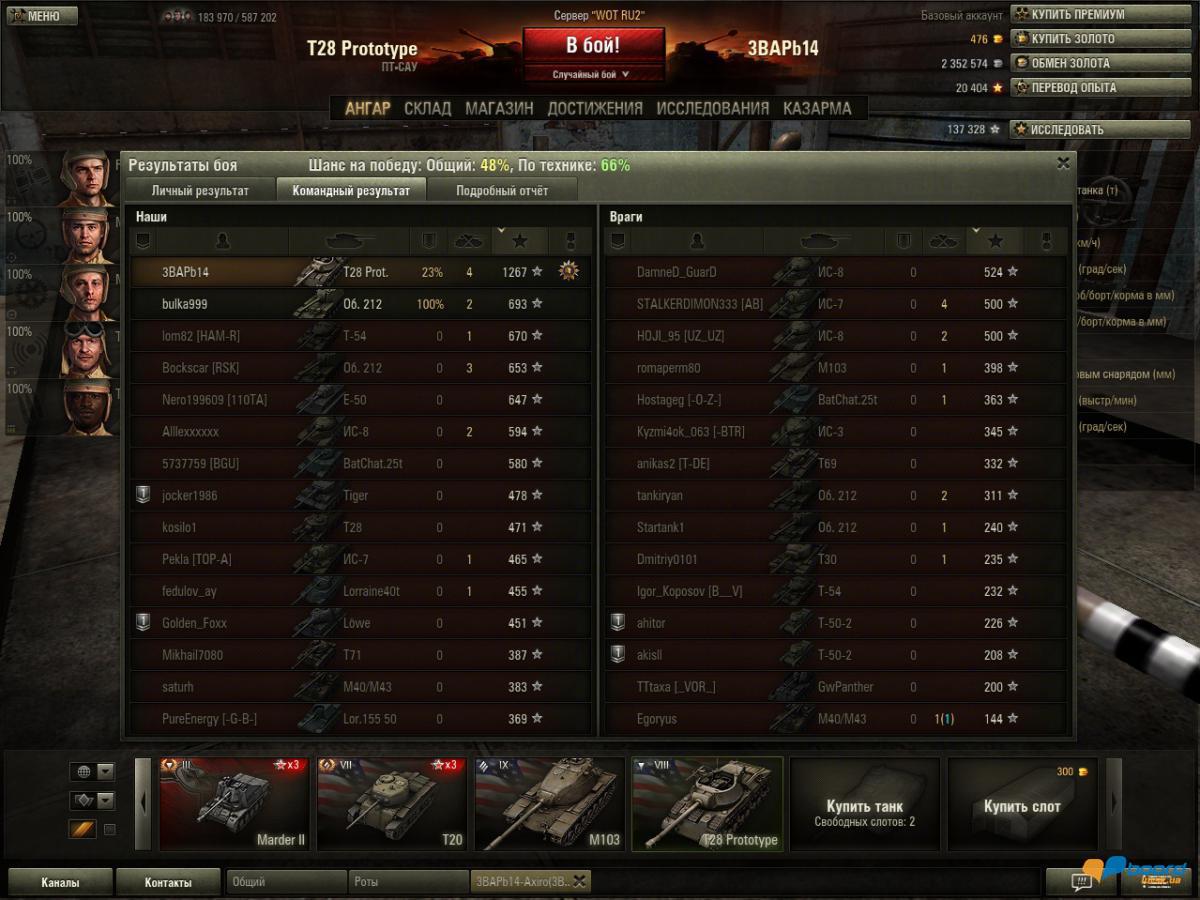The image size is (1200, 900).
Task: Click the Купить премиум button
Action: point(1085,15)
